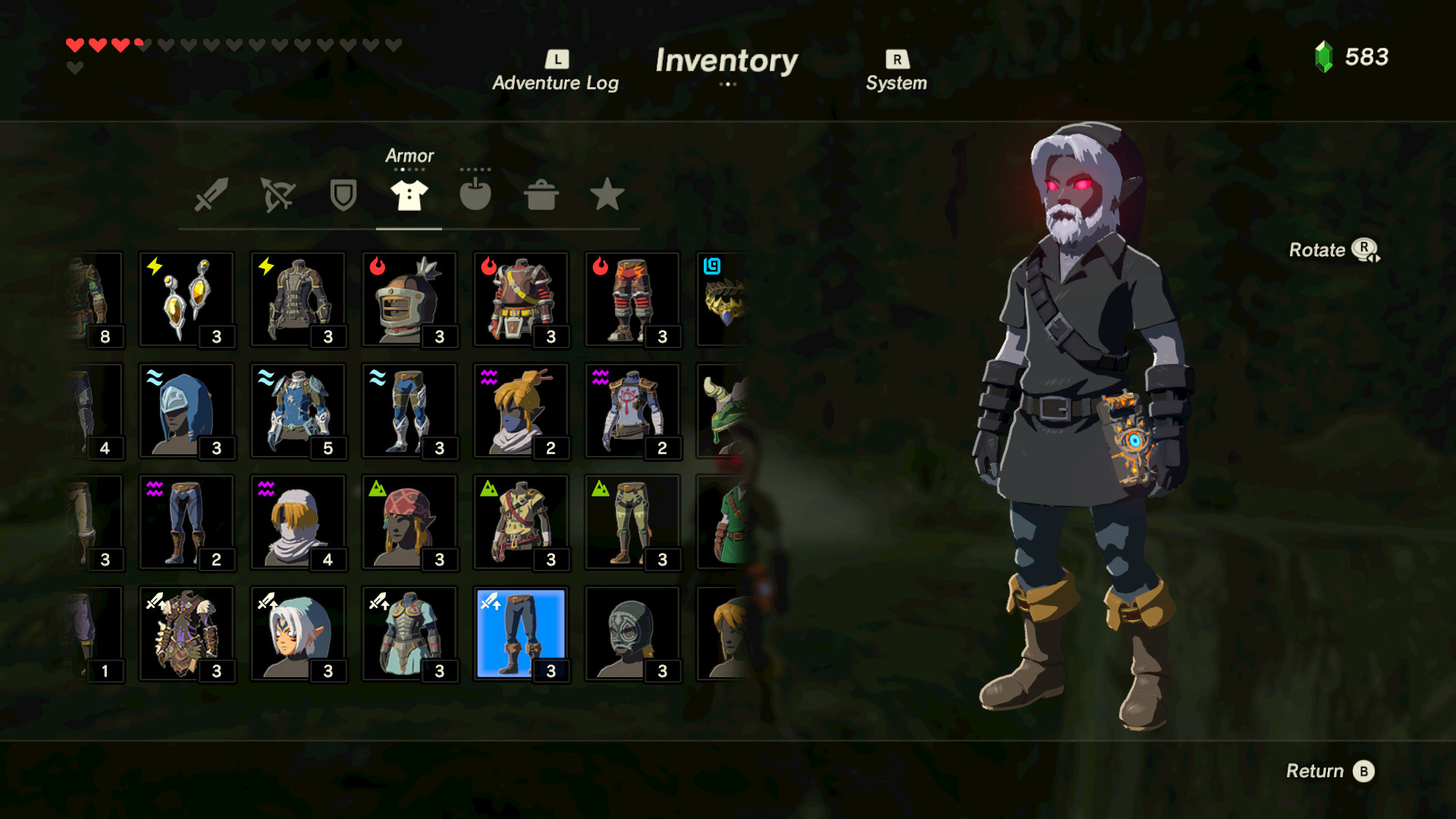The width and height of the screenshot is (1456, 819).
Task: Click the Return option
Action: [1329, 770]
